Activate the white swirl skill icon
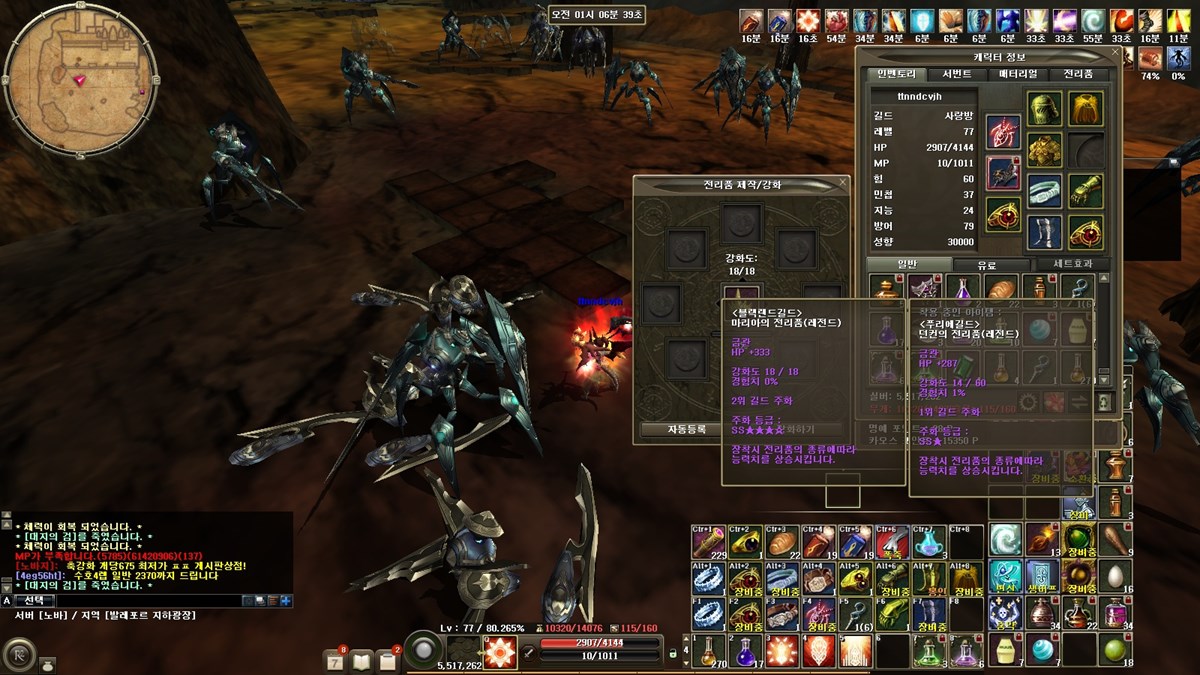 click(x=1005, y=540)
